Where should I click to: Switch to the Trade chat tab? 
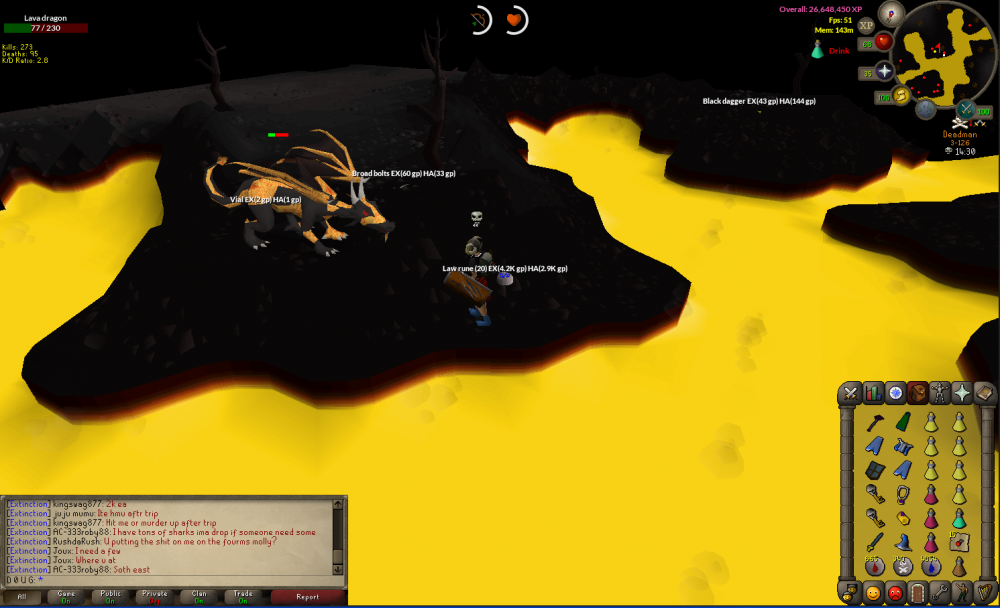[x=242, y=597]
